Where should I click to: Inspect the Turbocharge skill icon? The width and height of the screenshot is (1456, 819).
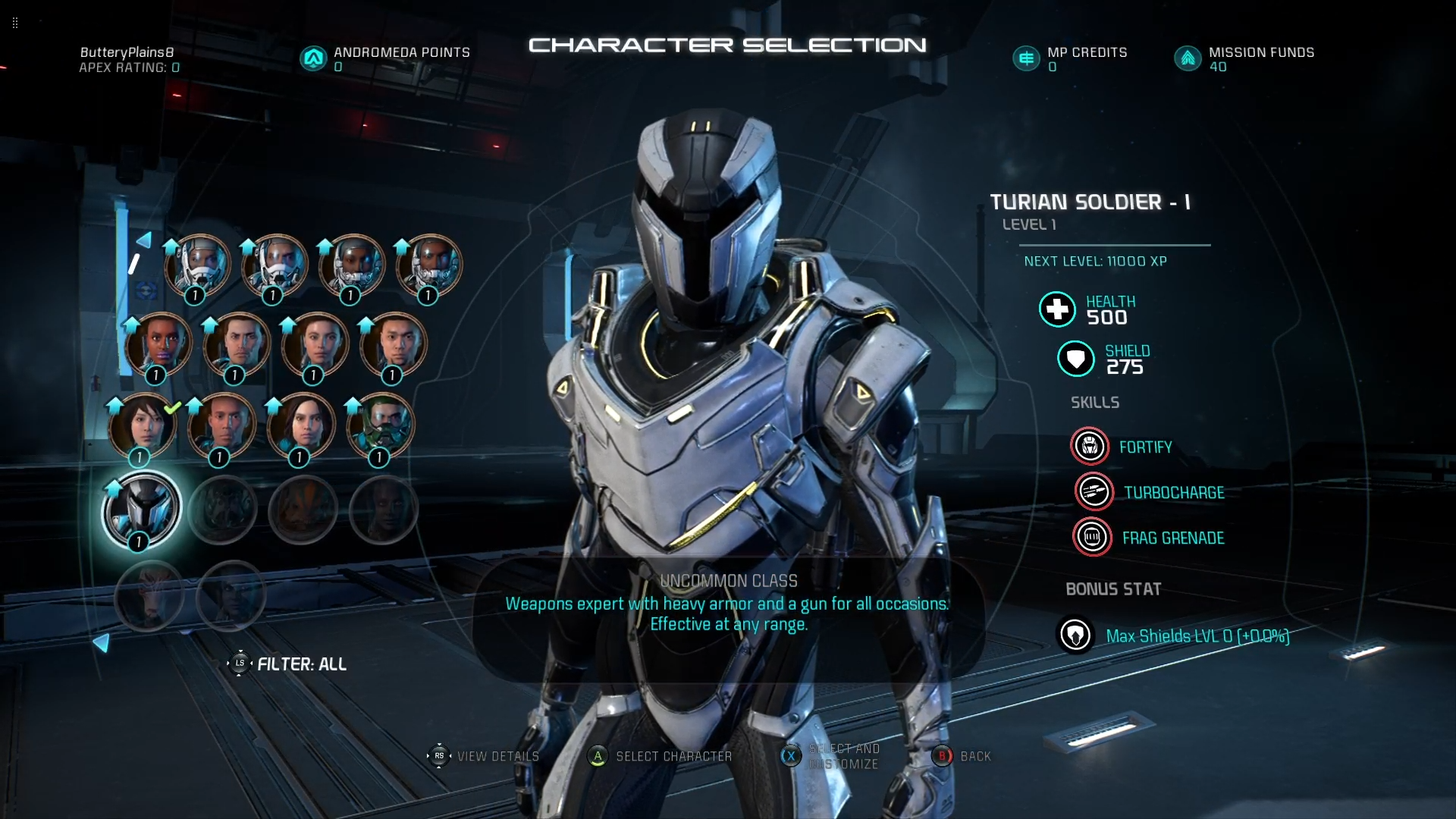(1094, 492)
